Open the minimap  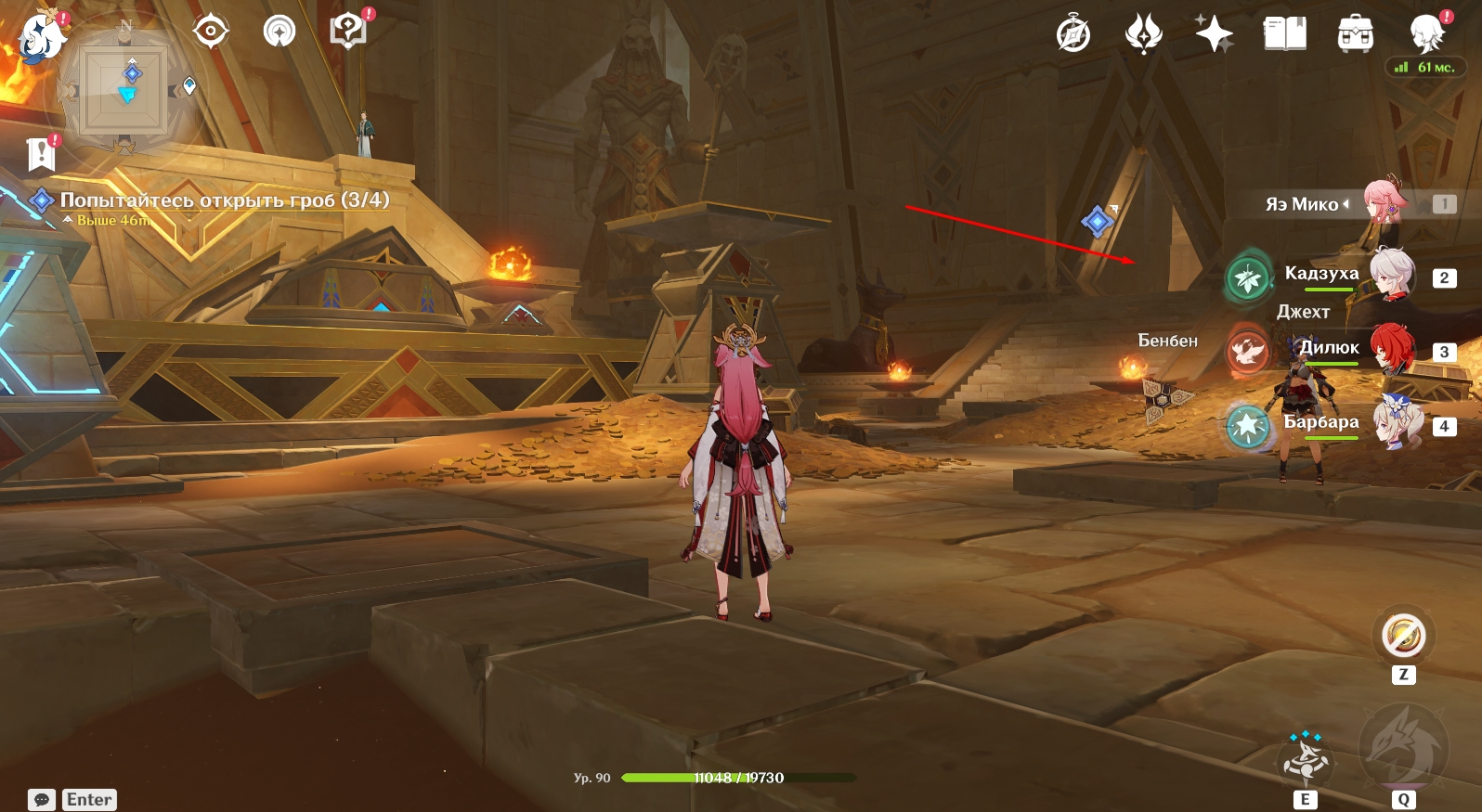coord(125,90)
